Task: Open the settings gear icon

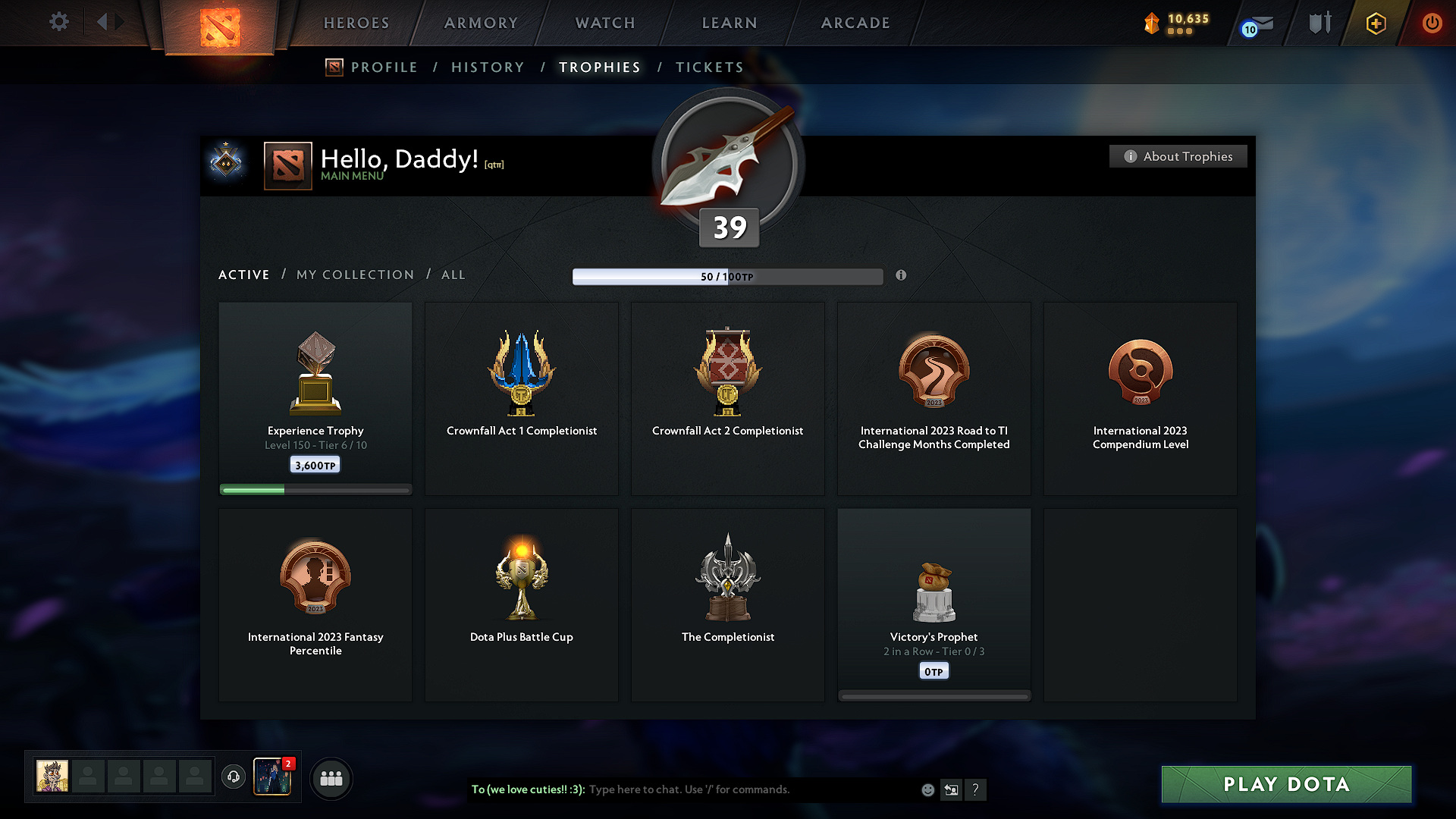Action: [x=58, y=22]
